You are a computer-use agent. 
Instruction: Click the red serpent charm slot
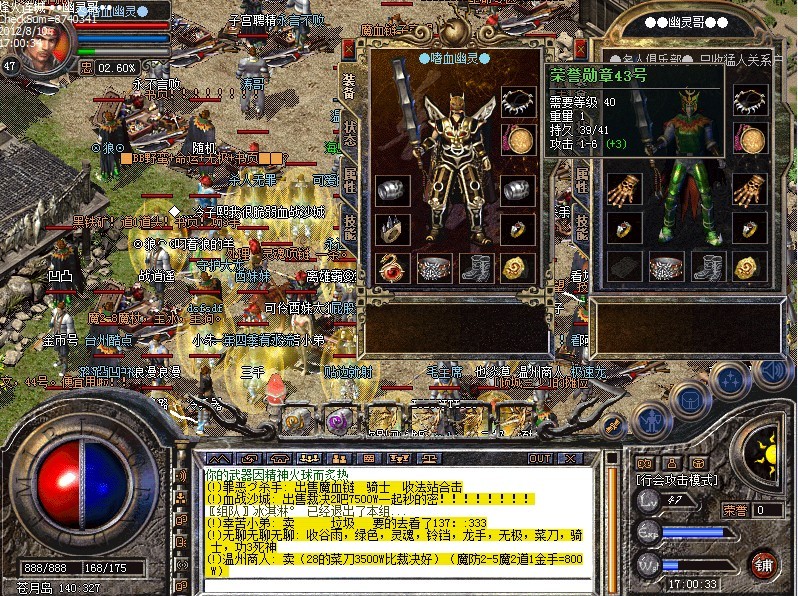click(390, 267)
